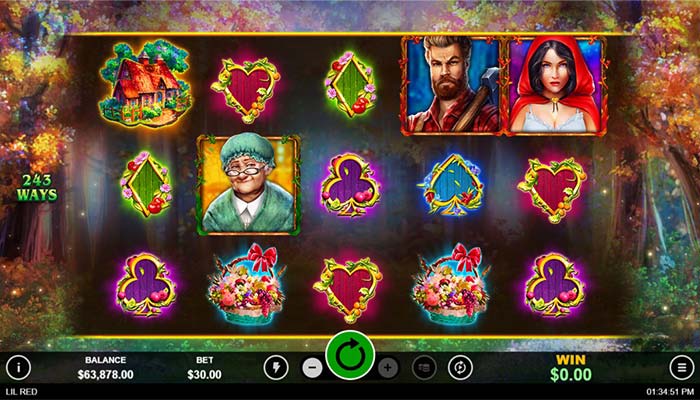Screen dimensions: 700x400
Task: Increase the bet with the plus button
Action: click(388, 367)
